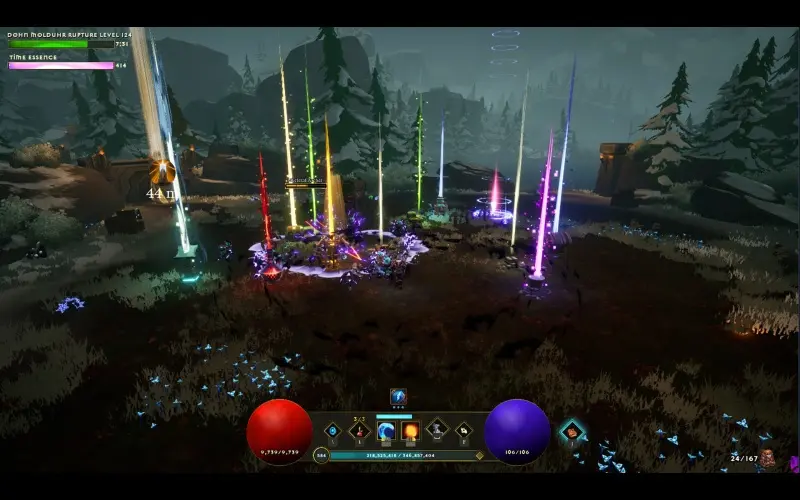Click the round level badge on experience bar

pyautogui.click(x=321, y=455)
